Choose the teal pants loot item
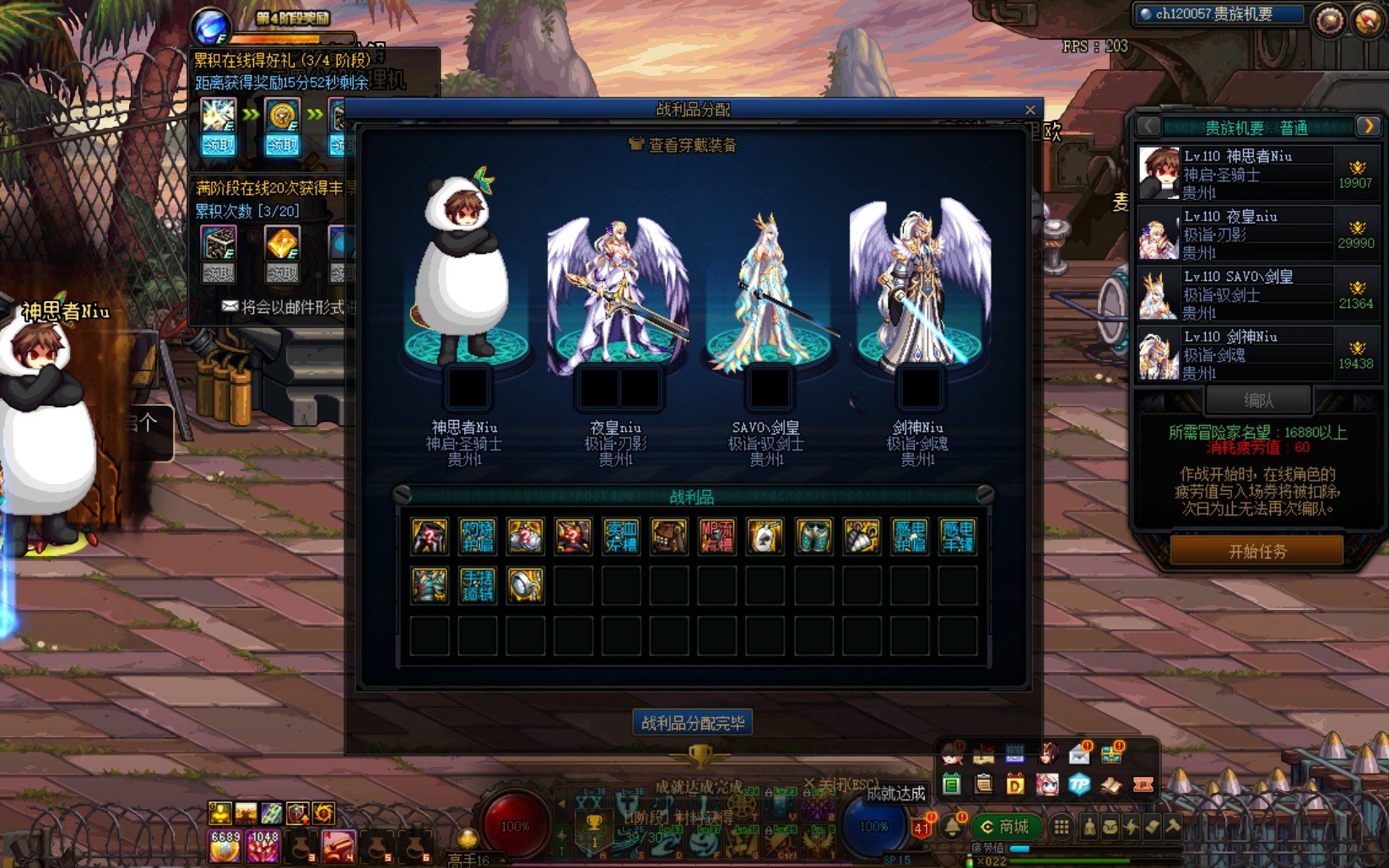 coord(813,536)
